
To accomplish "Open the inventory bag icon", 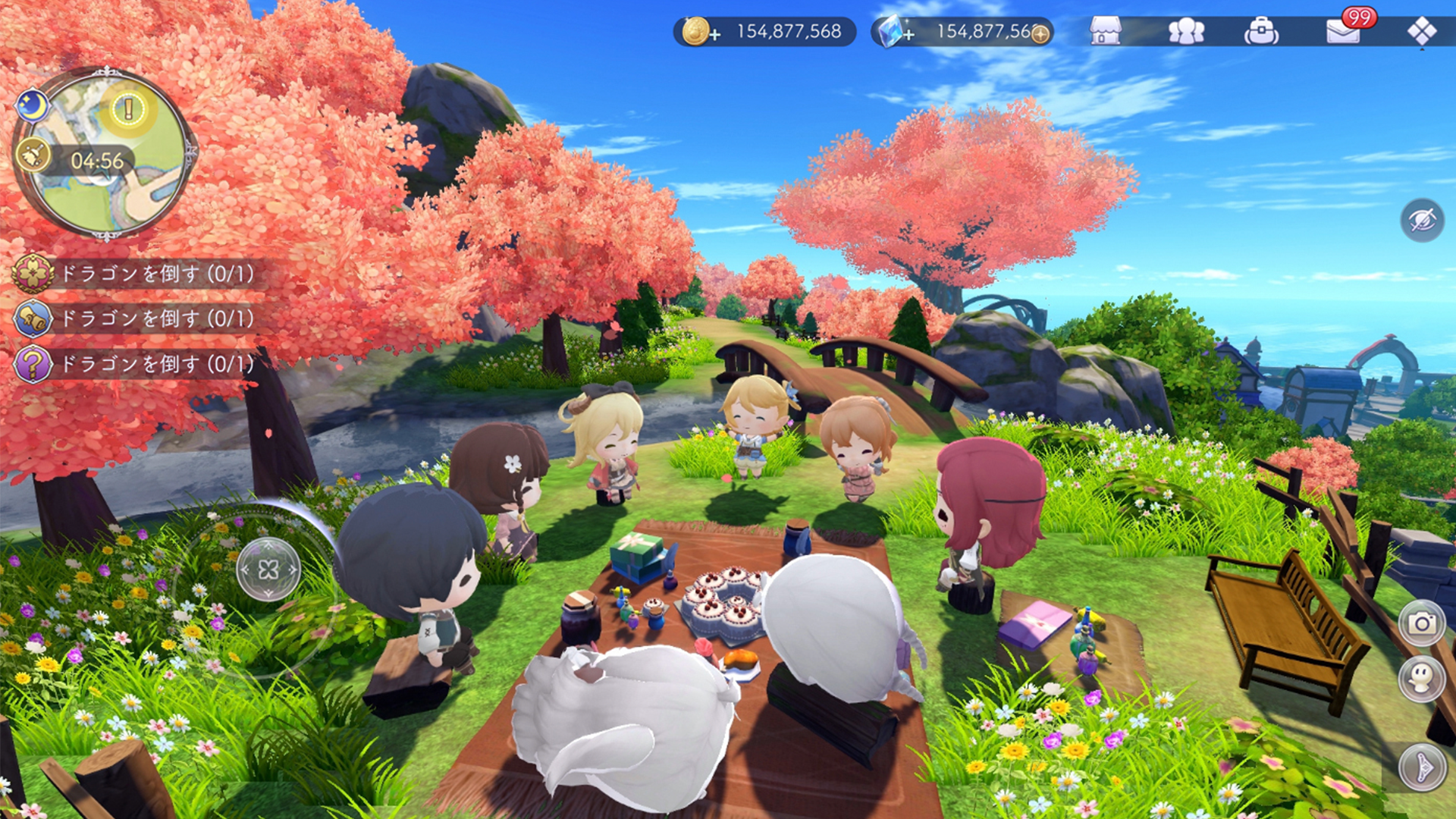I will pyautogui.click(x=1262, y=31).
